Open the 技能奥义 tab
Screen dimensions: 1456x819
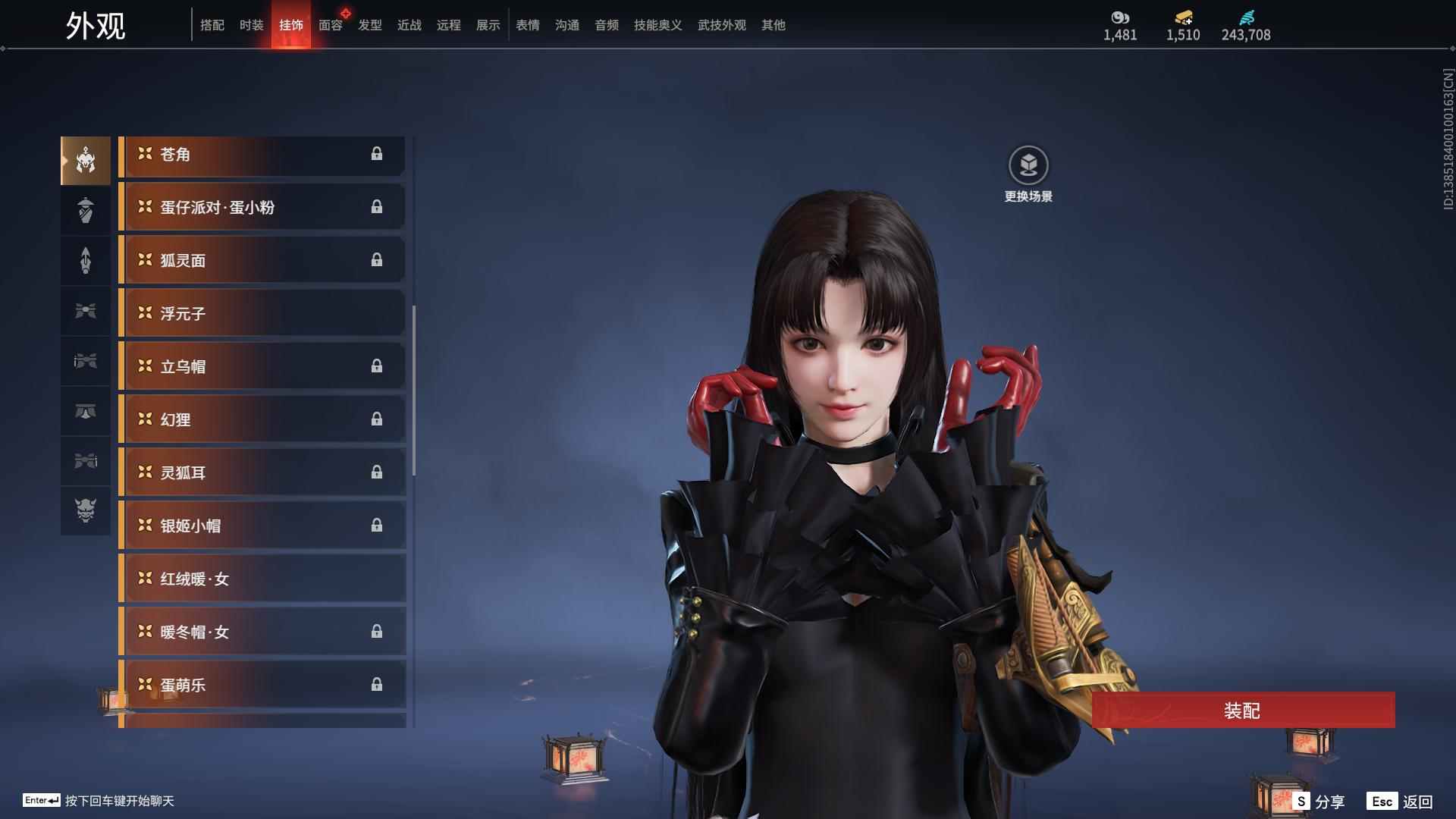click(x=657, y=25)
